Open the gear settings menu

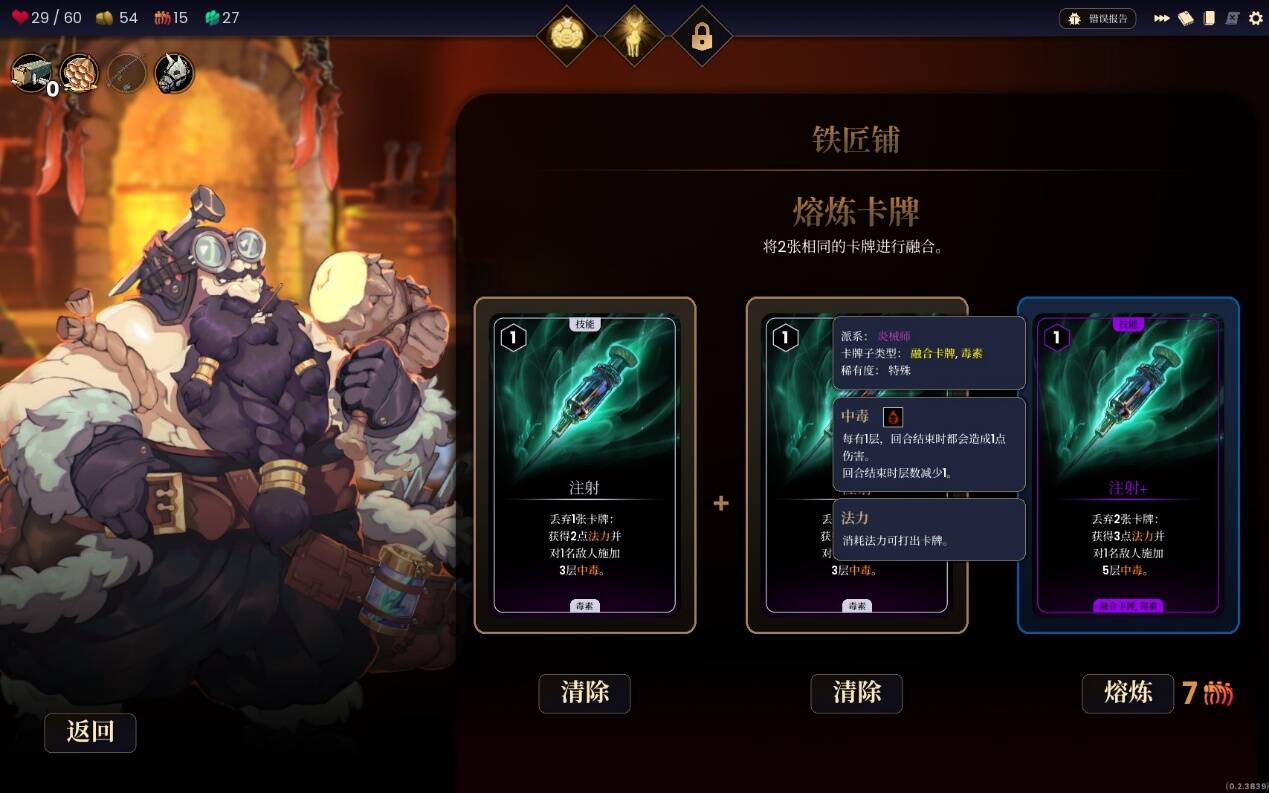click(x=1256, y=18)
